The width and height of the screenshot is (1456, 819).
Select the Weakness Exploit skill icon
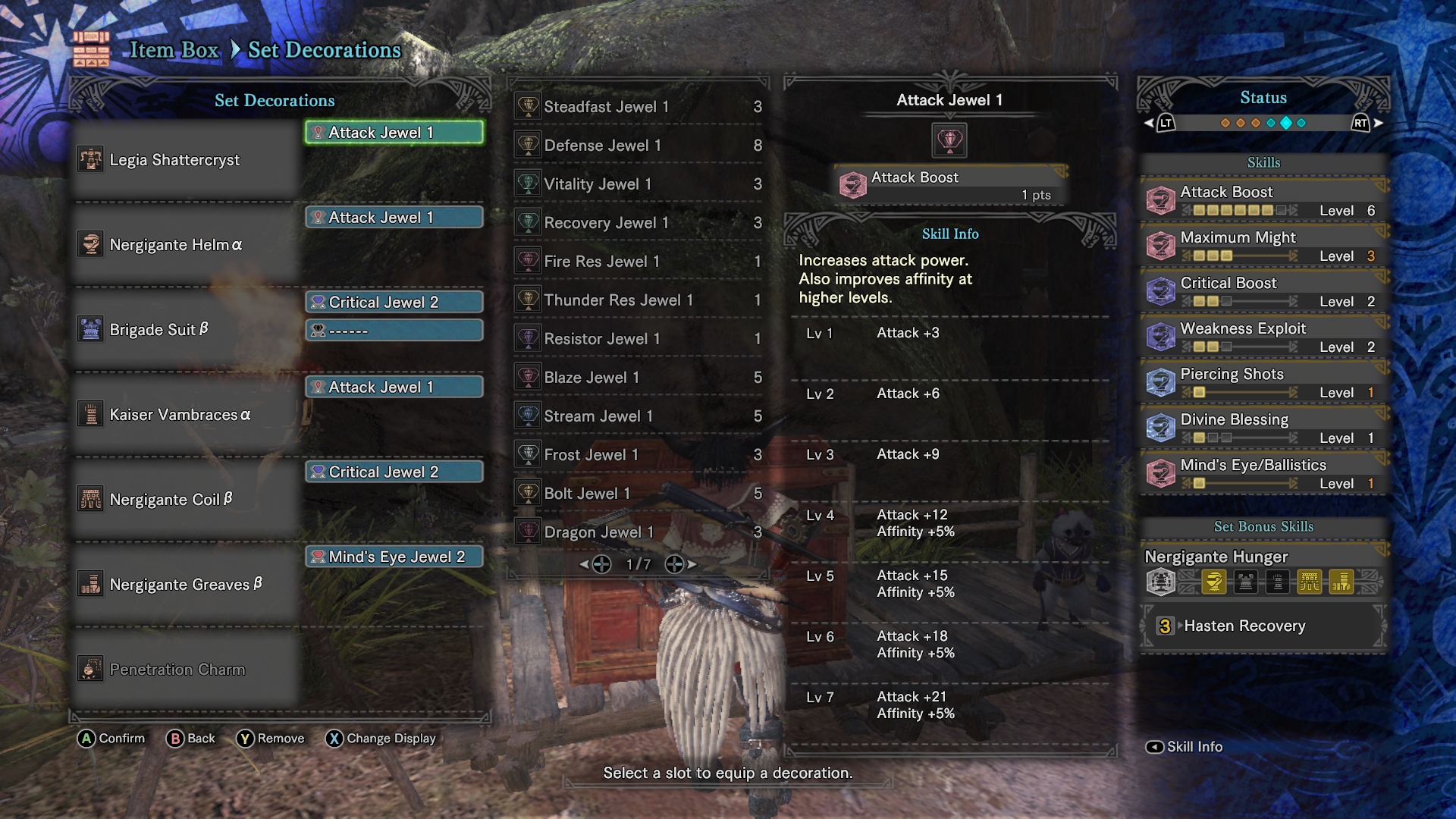pyautogui.click(x=1160, y=335)
